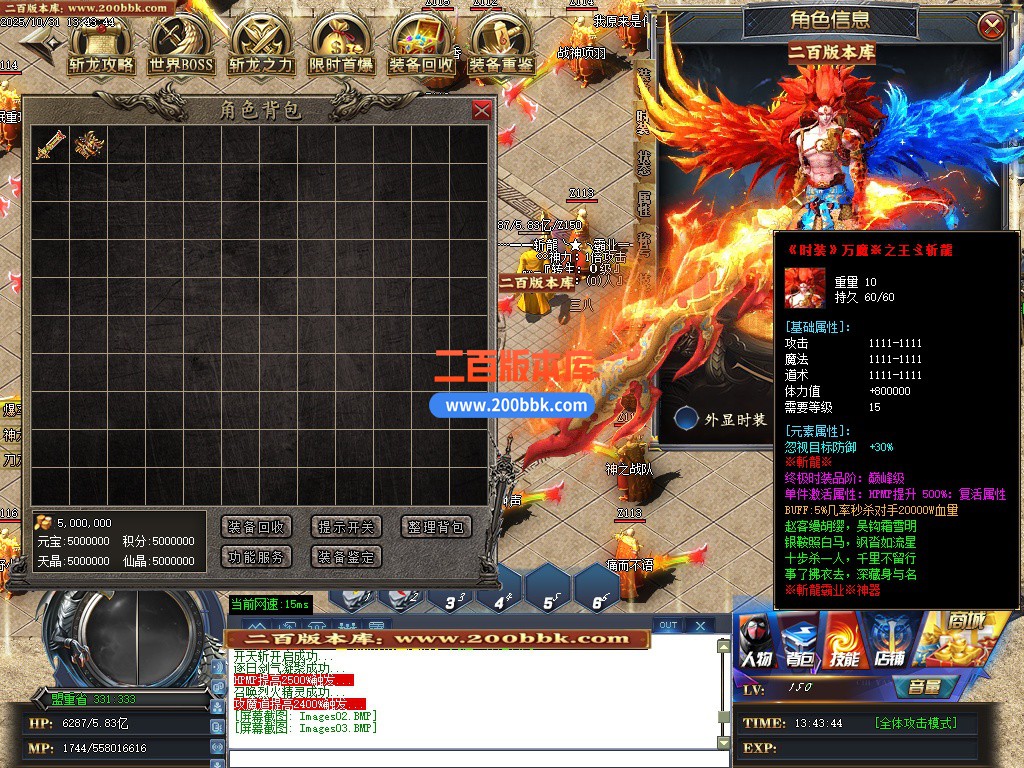Click the 音量 volume button
This screenshot has height=768, width=1024.
click(x=924, y=688)
